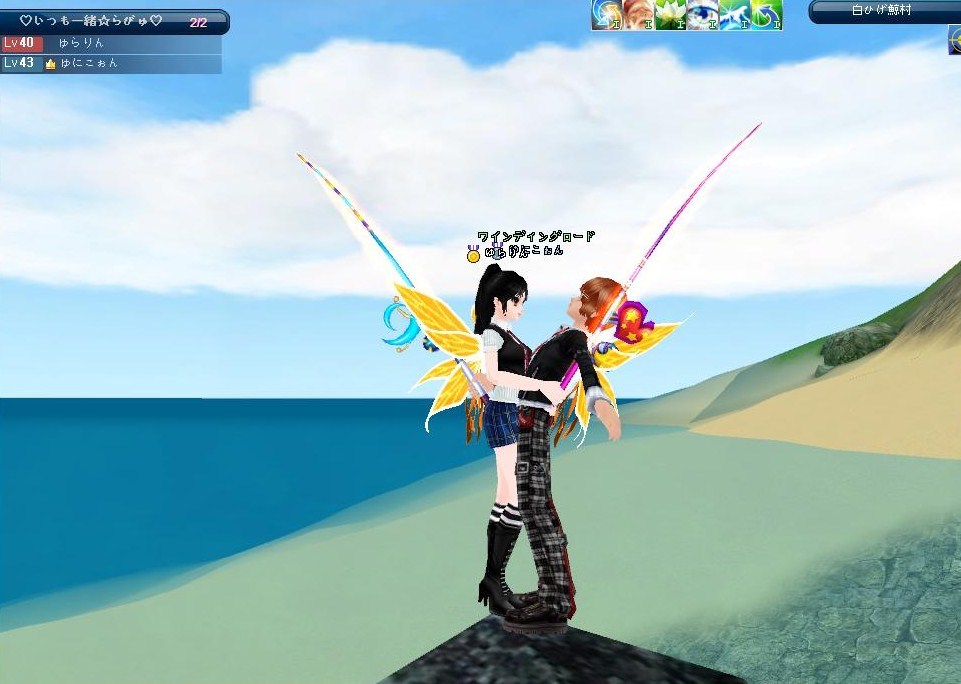Click the curved blue arrow buff icon
Screen dimensions: 961x684
[x=765, y=14]
